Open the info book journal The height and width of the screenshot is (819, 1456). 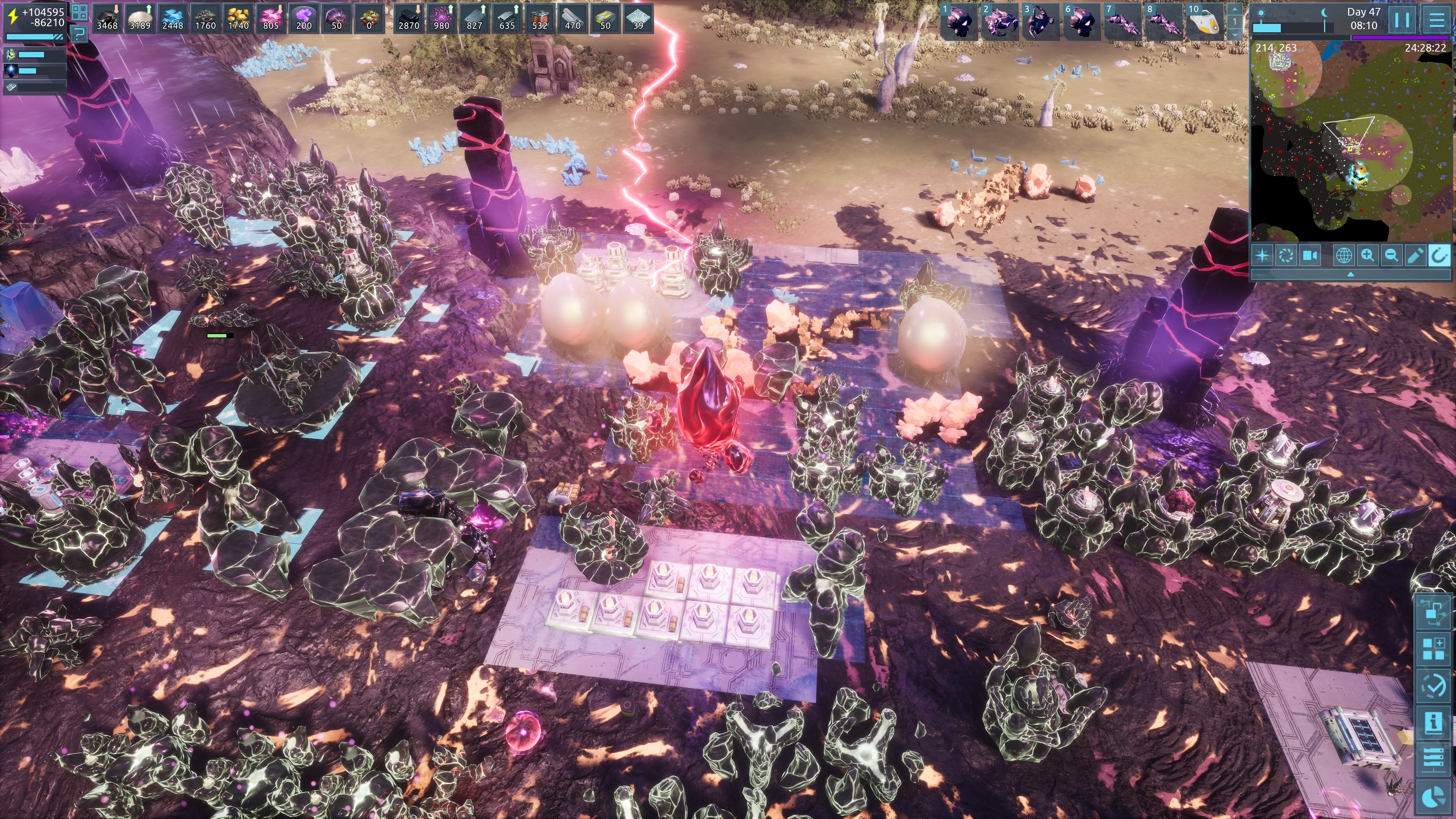coord(1433,723)
